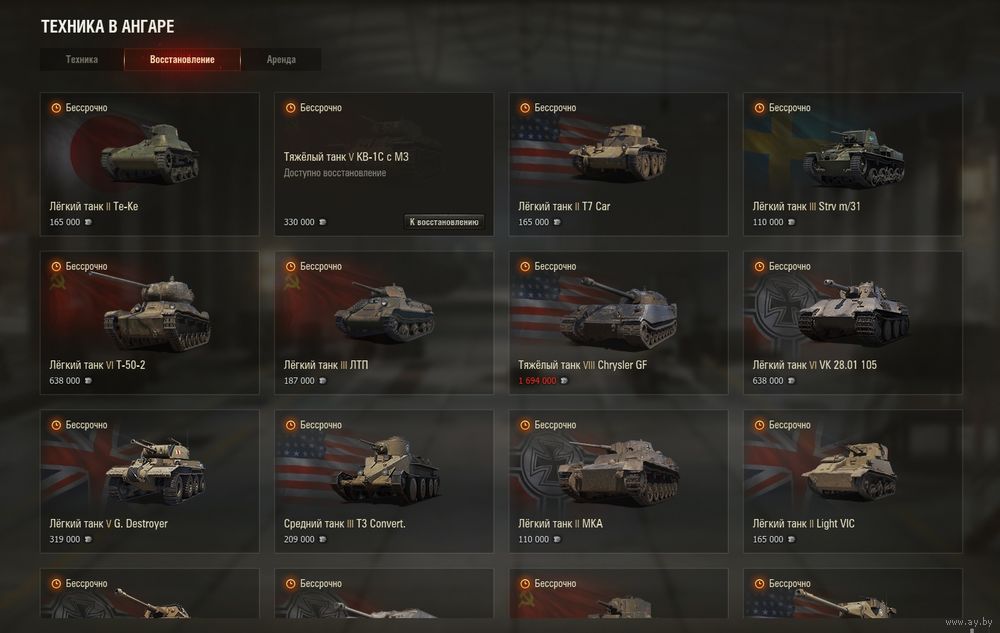This screenshot has width=1000, height=633.
Task: Pick the Strv m/31 tank card
Action: tap(852, 164)
